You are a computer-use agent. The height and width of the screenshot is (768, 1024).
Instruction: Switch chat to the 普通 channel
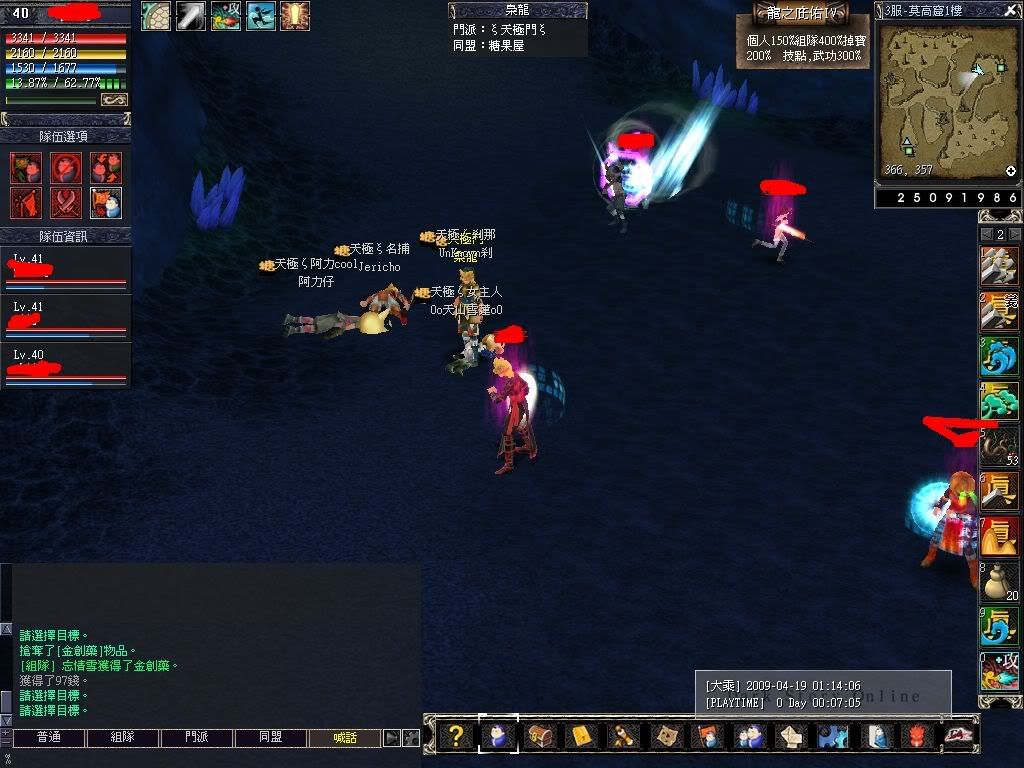pos(48,738)
